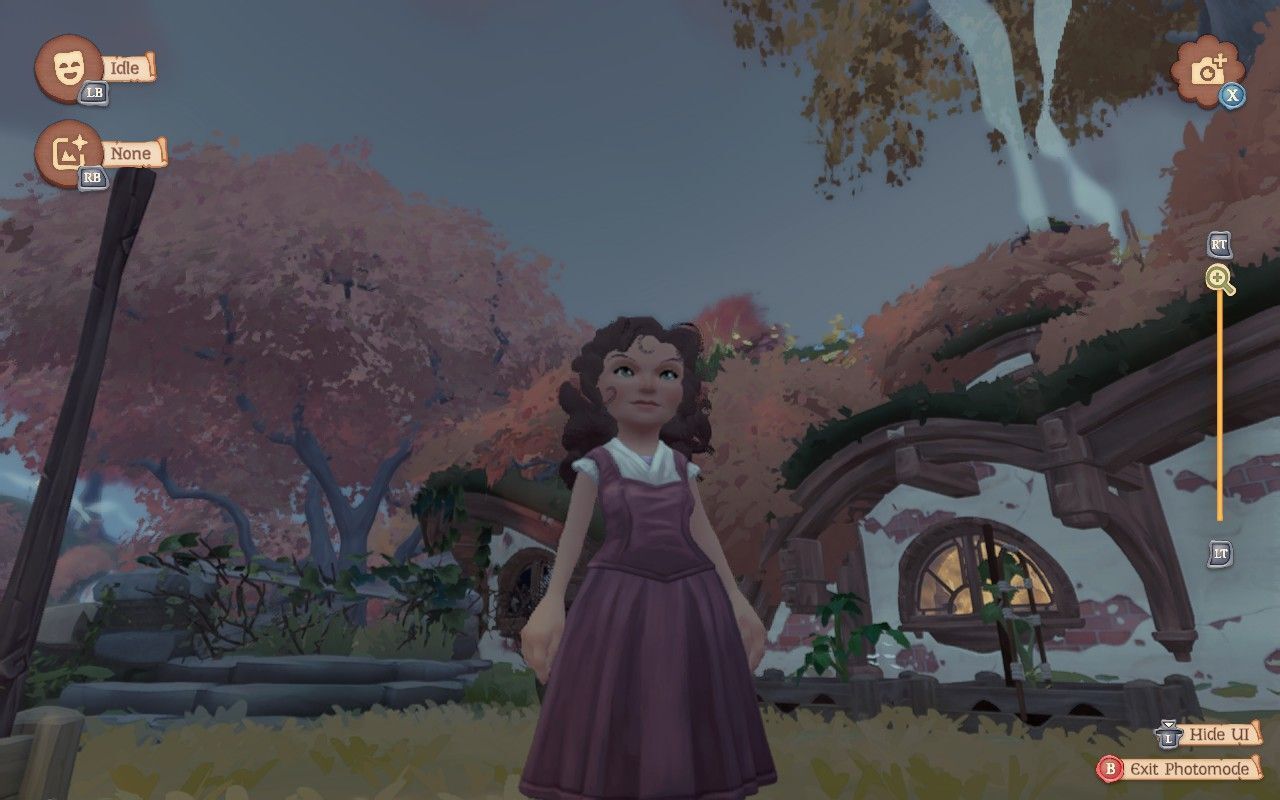Change the None filter setting
This screenshot has width=1280, height=800.
click(x=68, y=153)
